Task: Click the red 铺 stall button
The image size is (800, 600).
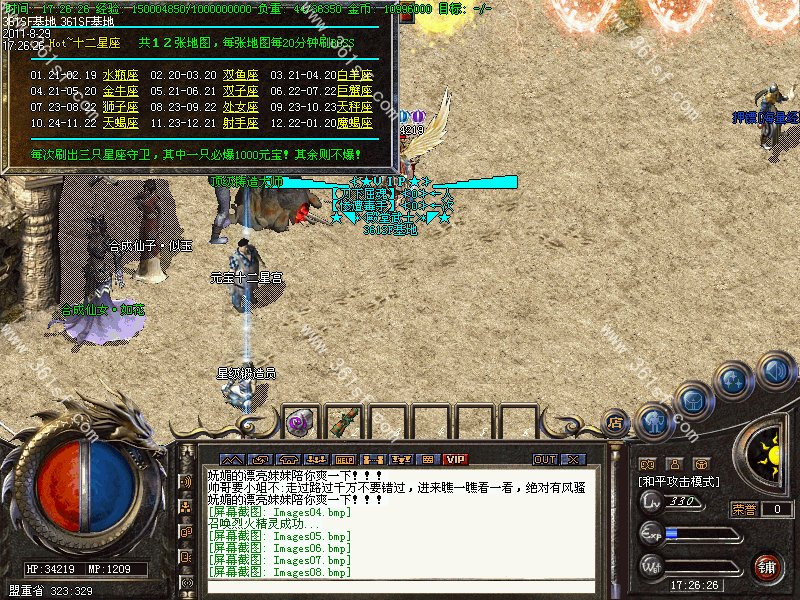Action: coord(766,566)
